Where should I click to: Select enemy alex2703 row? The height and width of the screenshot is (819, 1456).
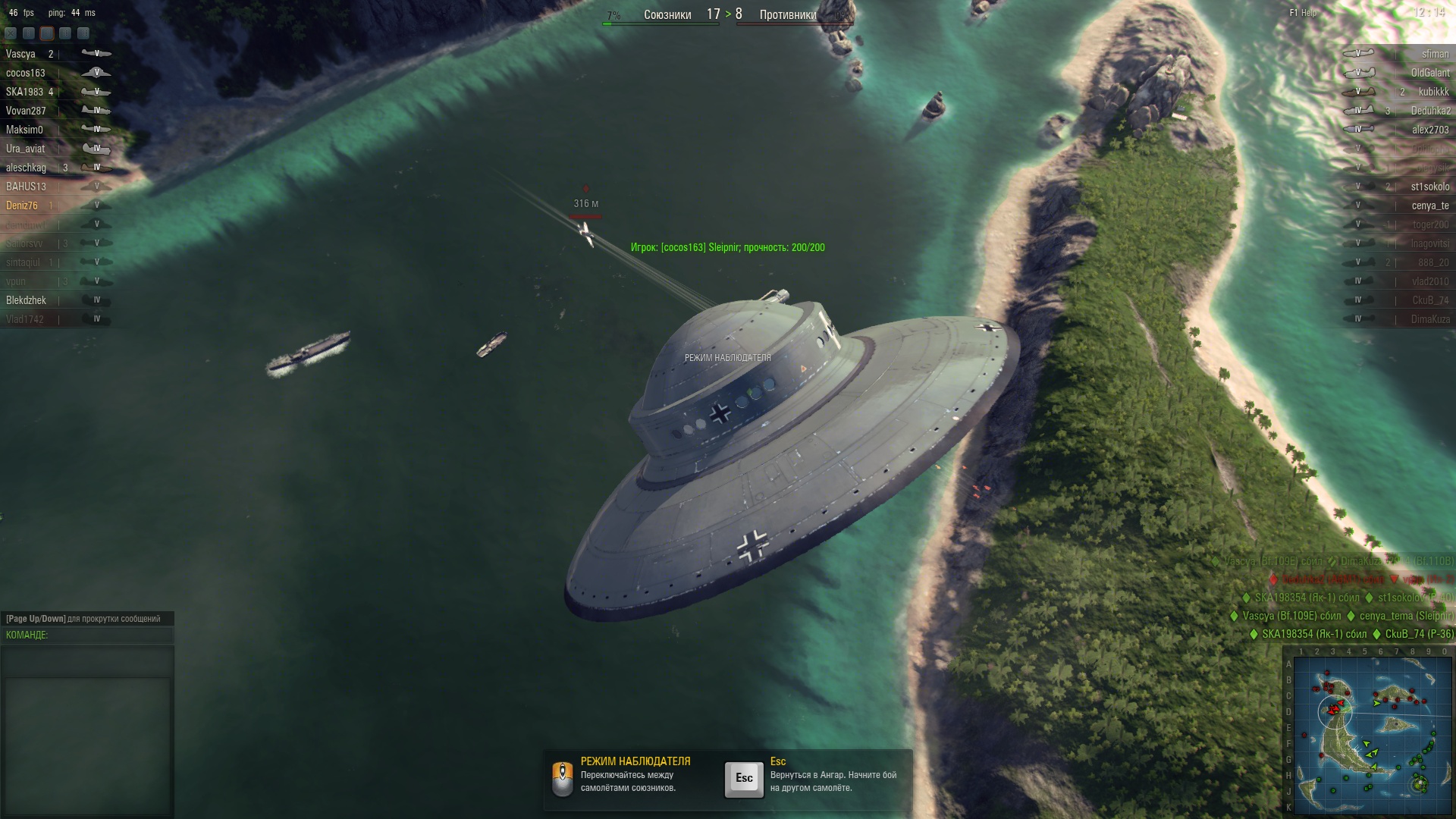tap(1430, 130)
